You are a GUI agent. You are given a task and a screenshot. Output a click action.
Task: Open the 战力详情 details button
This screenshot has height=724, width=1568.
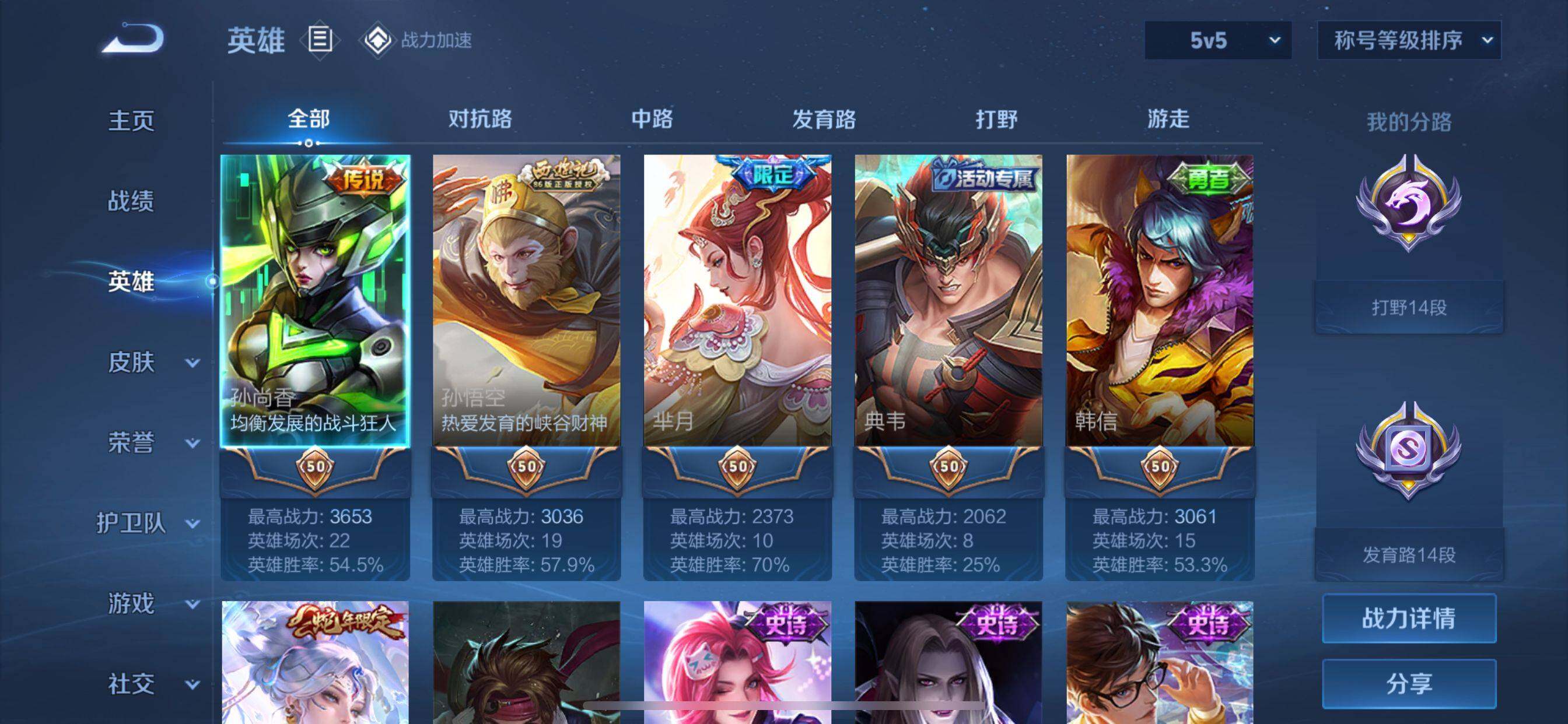pos(1409,618)
